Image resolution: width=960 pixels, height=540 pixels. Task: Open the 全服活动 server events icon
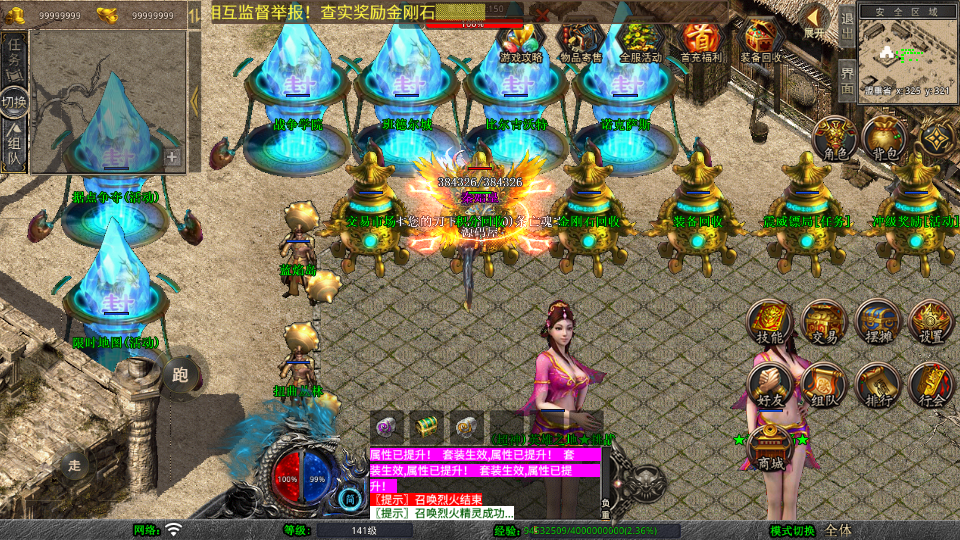[641, 40]
